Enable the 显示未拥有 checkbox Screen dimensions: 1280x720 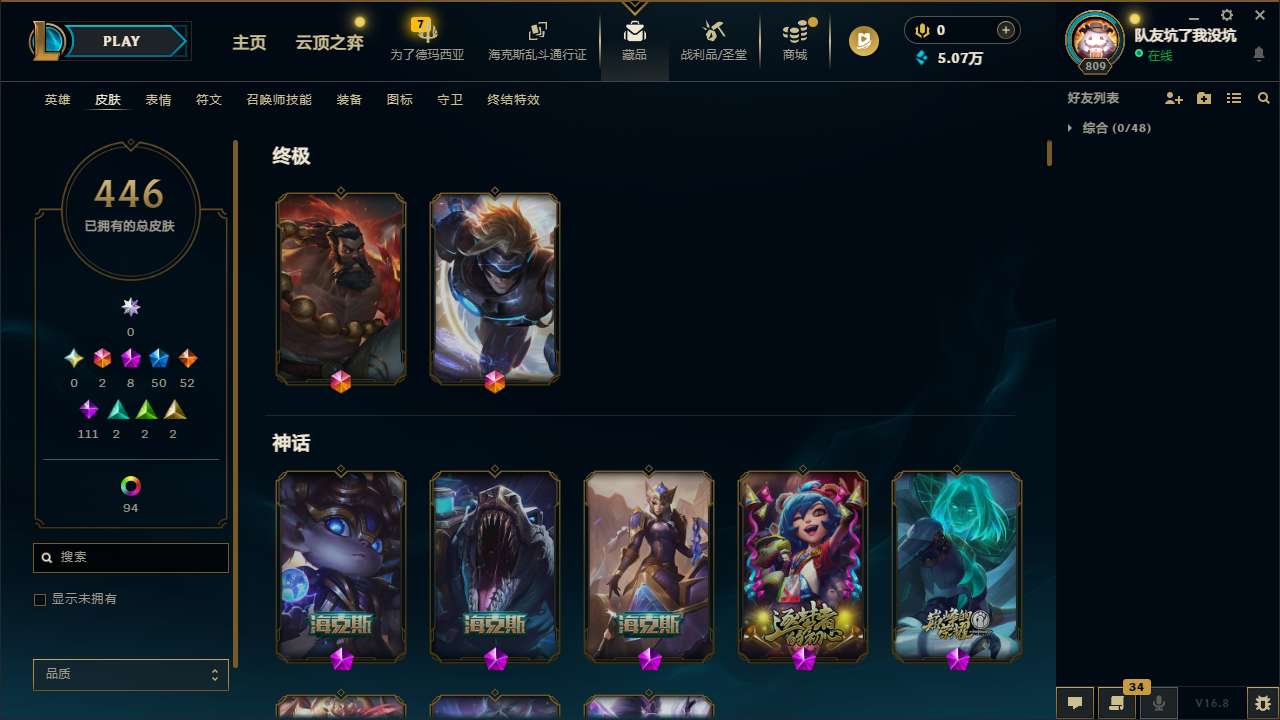(x=40, y=599)
